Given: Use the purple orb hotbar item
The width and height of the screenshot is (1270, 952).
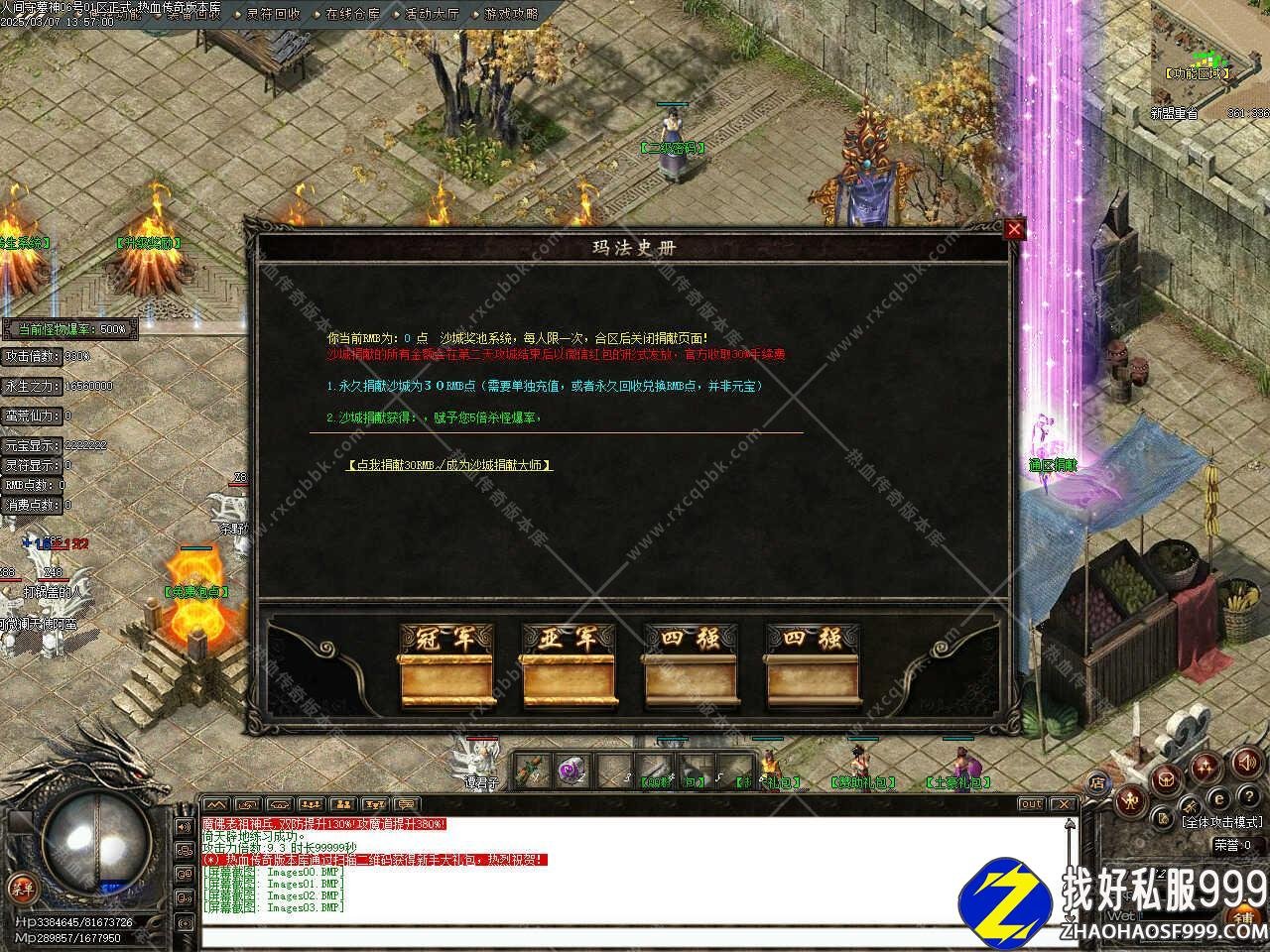Looking at the screenshot, I should [572, 768].
